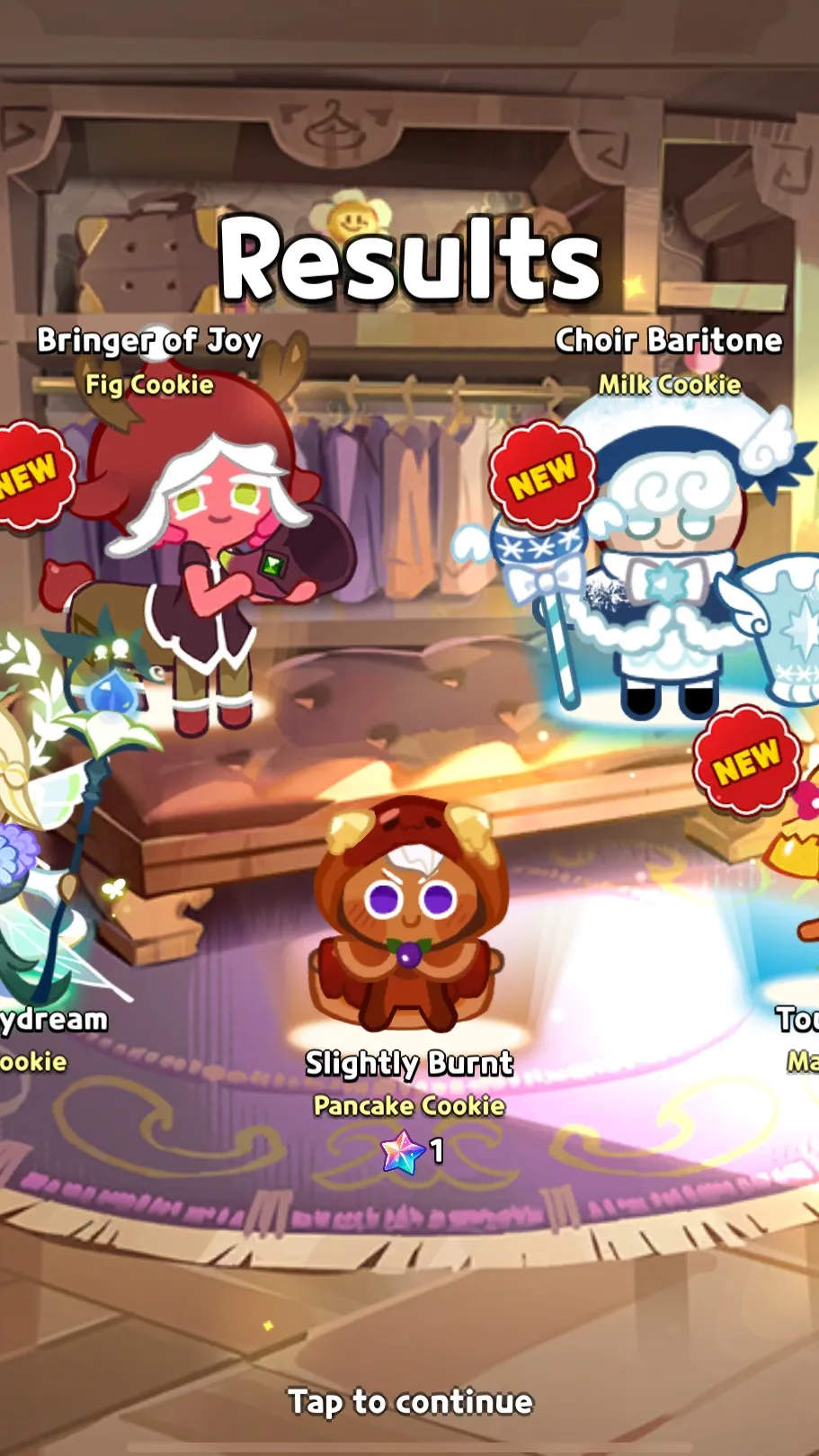Tap to continue past the Results screen
The image size is (819, 1456).
(410, 1401)
